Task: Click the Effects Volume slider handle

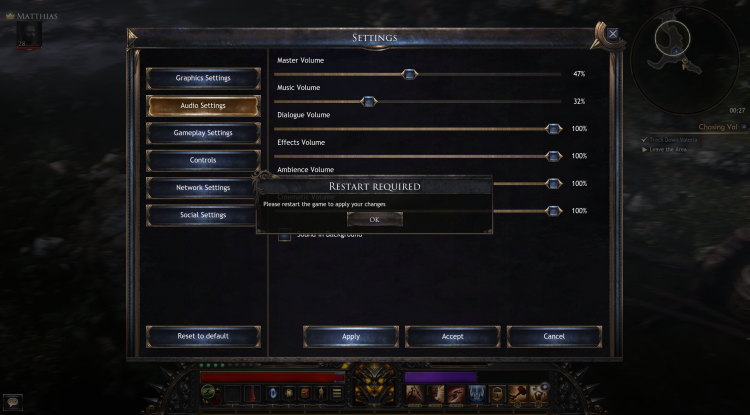Action: (x=553, y=156)
